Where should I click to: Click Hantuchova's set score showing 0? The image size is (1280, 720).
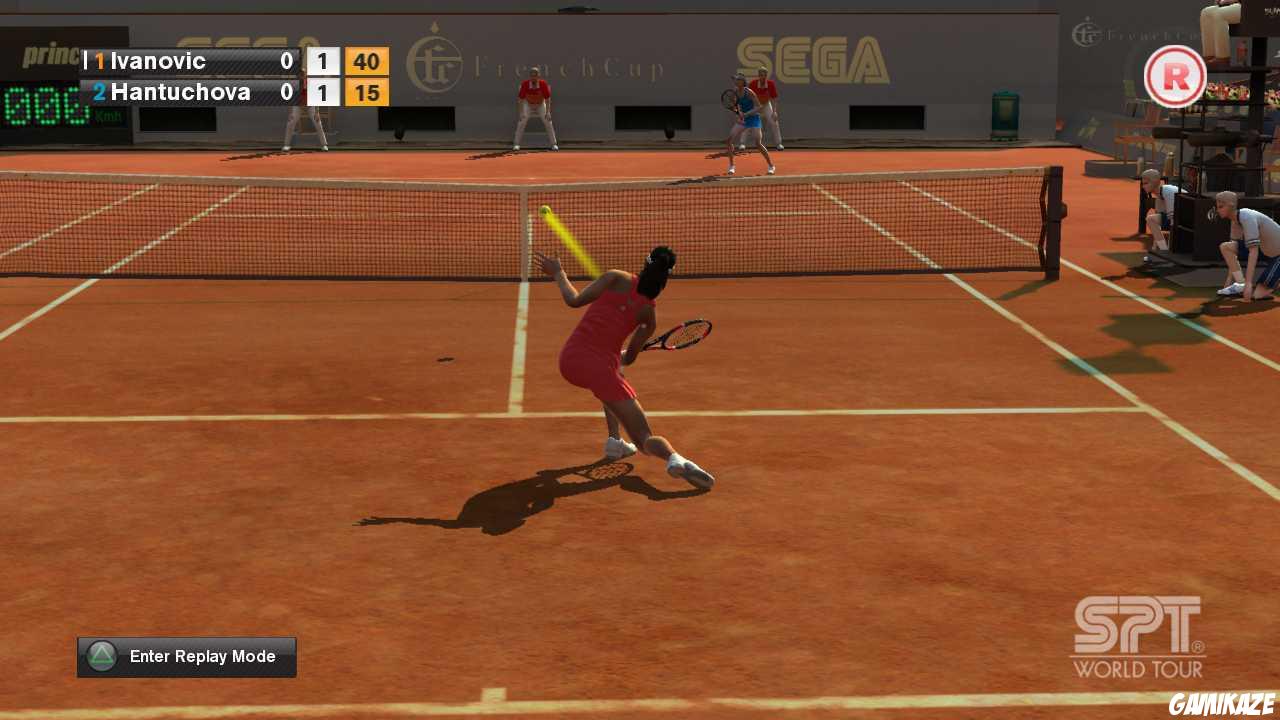point(286,91)
